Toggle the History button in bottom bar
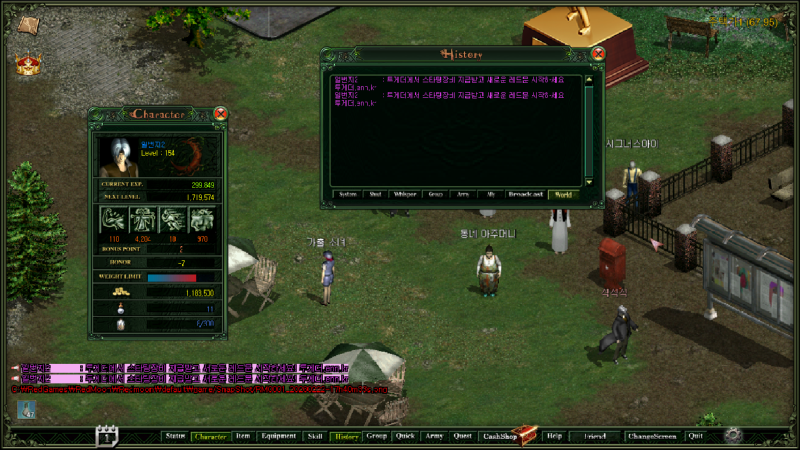The height and width of the screenshot is (450, 800). [x=346, y=436]
